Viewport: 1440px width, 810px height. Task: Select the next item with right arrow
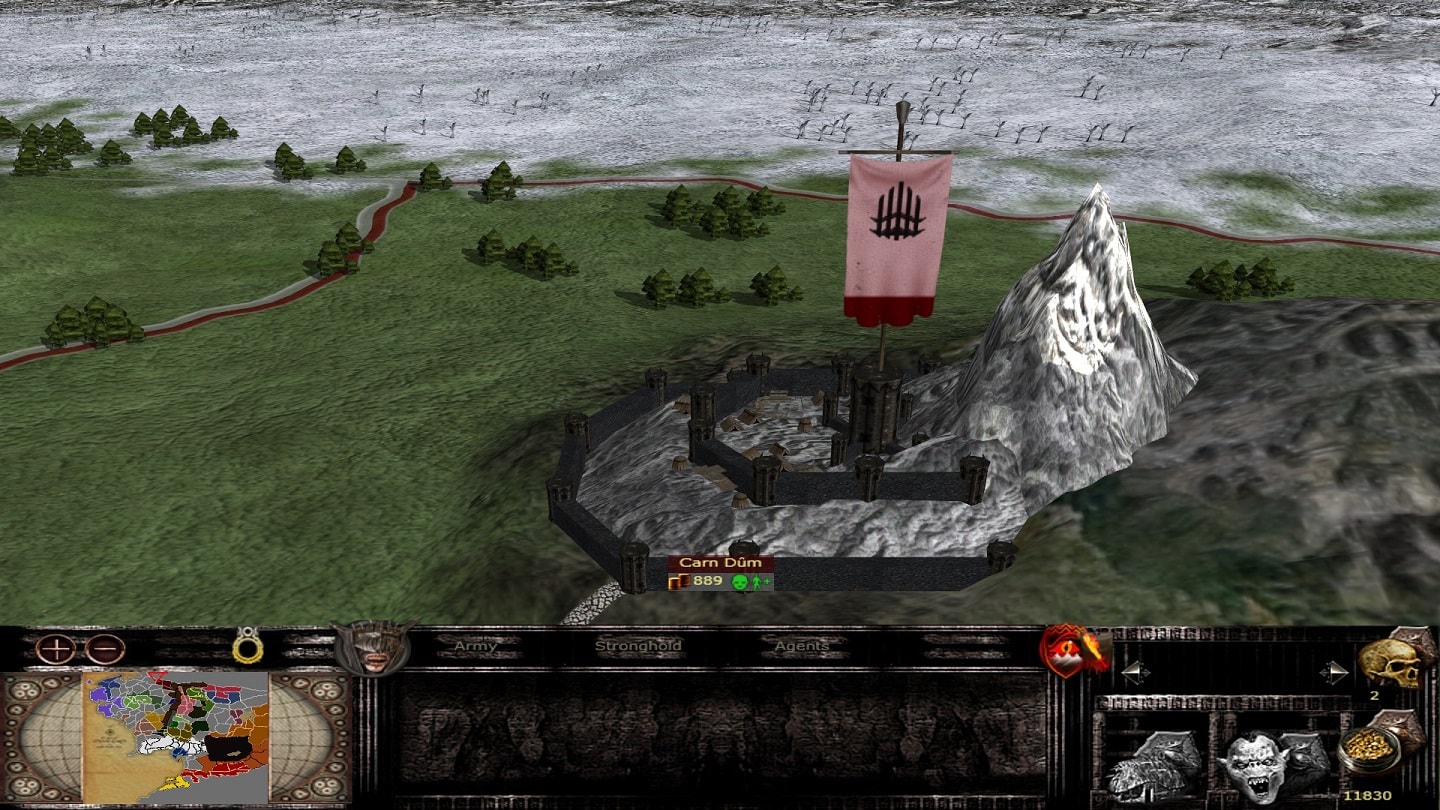[1332, 672]
